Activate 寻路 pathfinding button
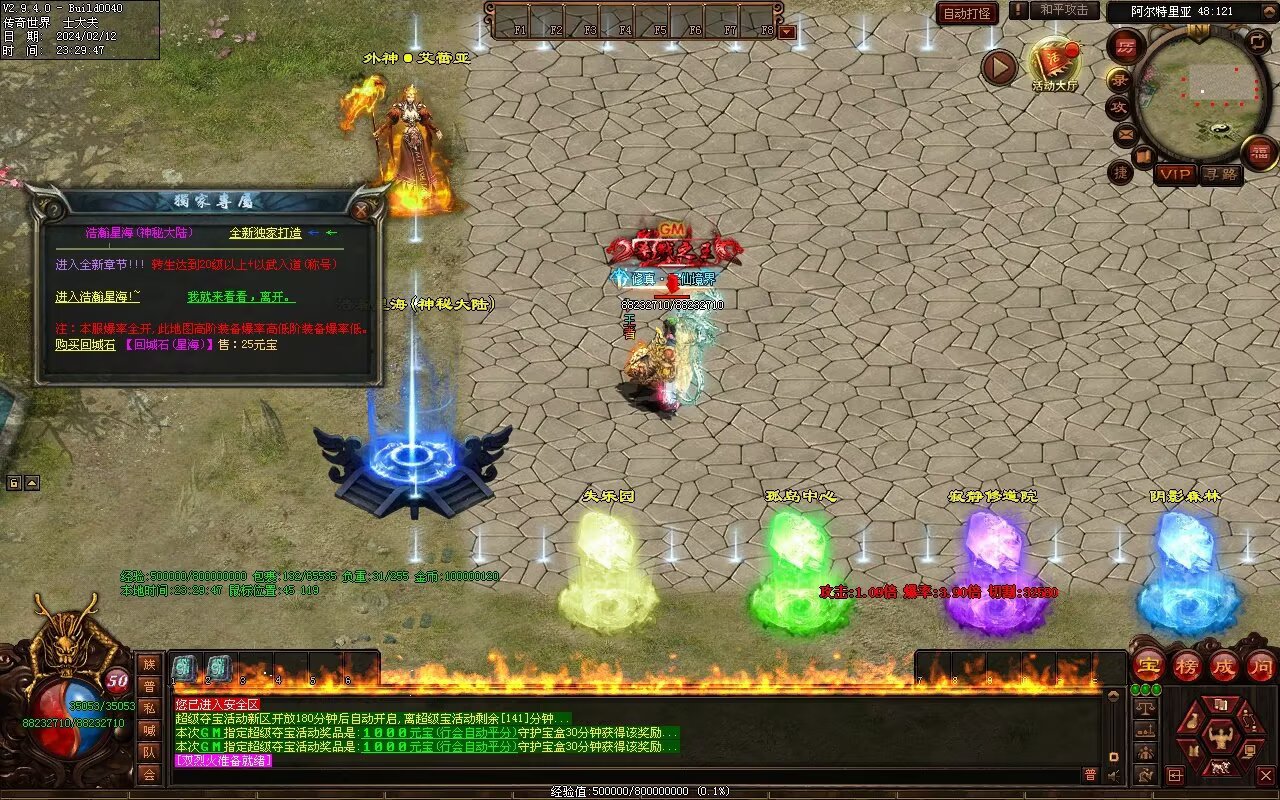1280x800 pixels. click(x=1220, y=174)
